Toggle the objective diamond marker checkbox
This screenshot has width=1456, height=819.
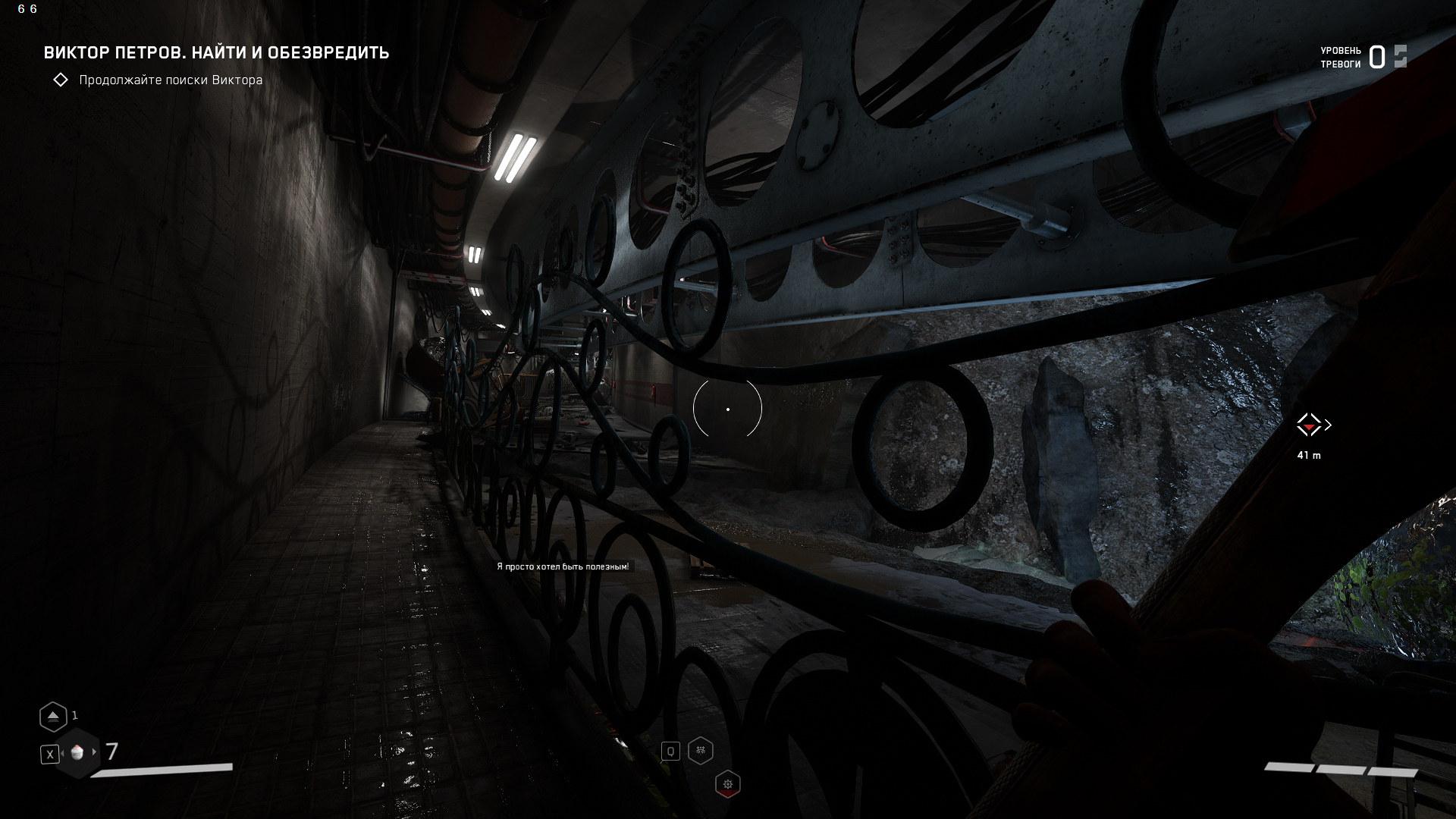[61, 79]
